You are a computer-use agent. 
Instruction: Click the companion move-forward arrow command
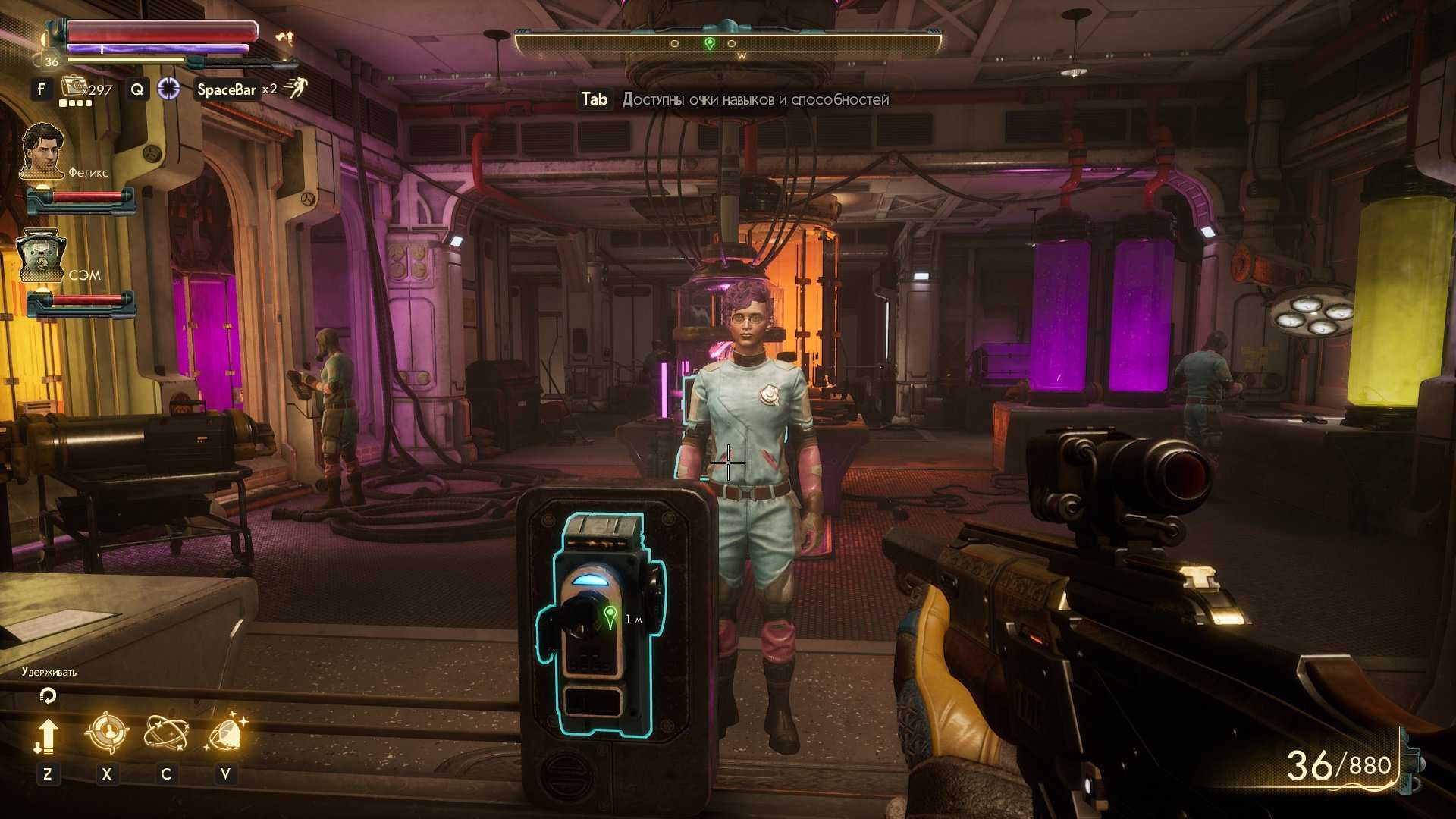(47, 736)
